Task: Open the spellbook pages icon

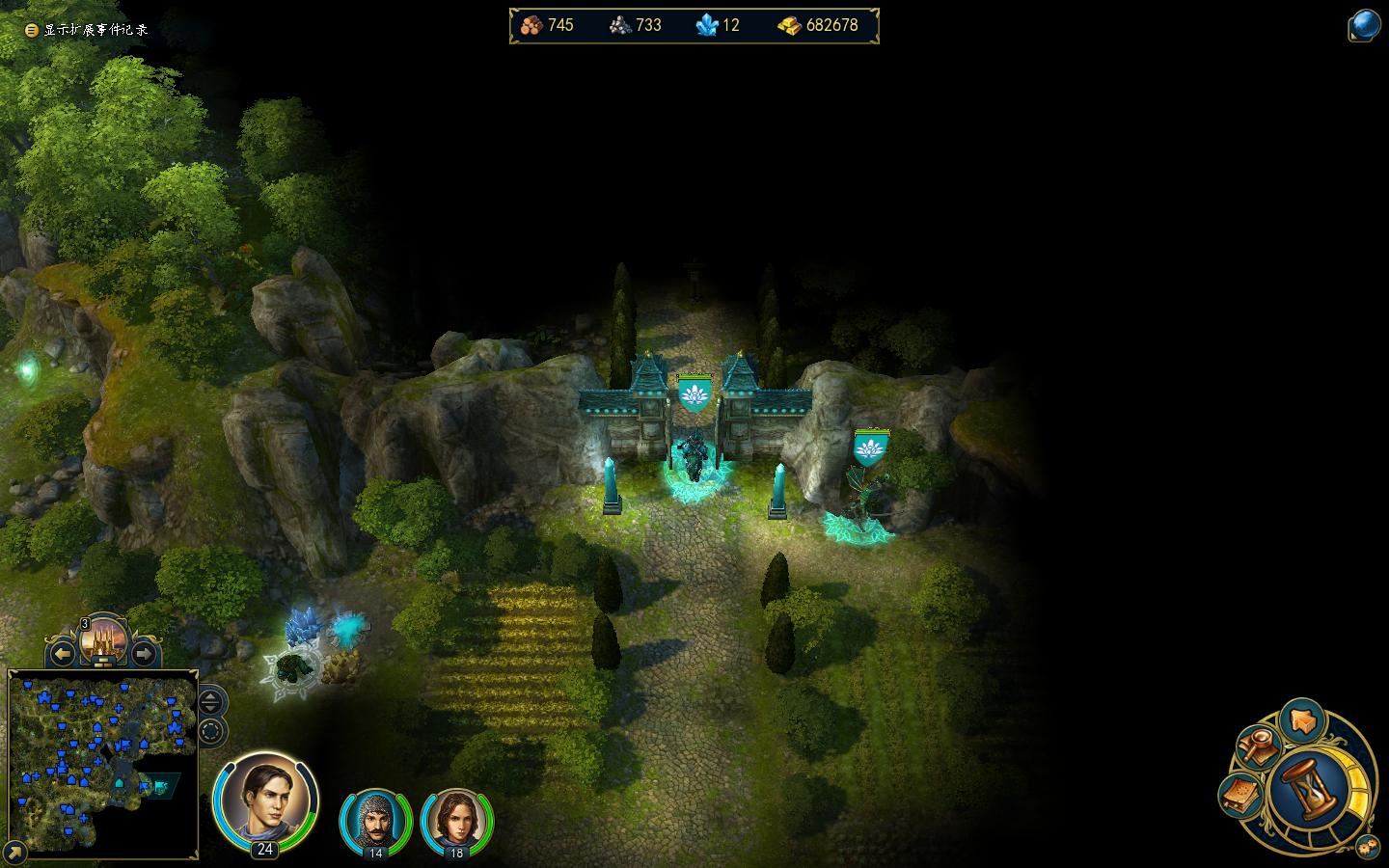Action: click(1241, 795)
